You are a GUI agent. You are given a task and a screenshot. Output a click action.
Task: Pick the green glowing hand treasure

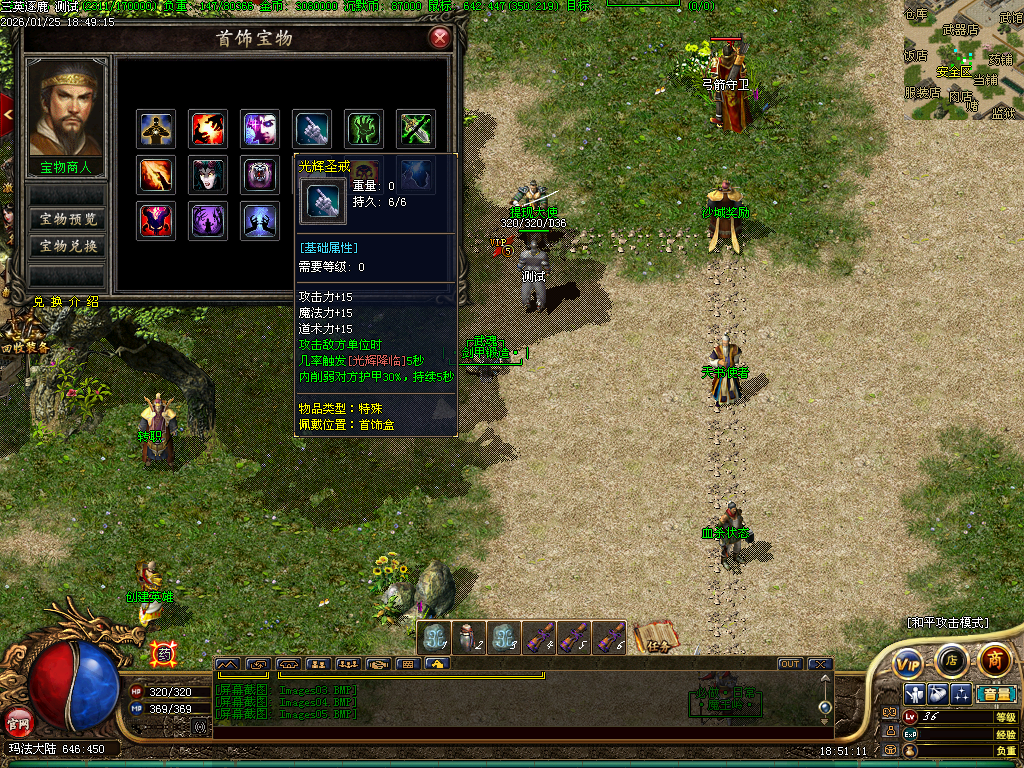click(x=365, y=128)
